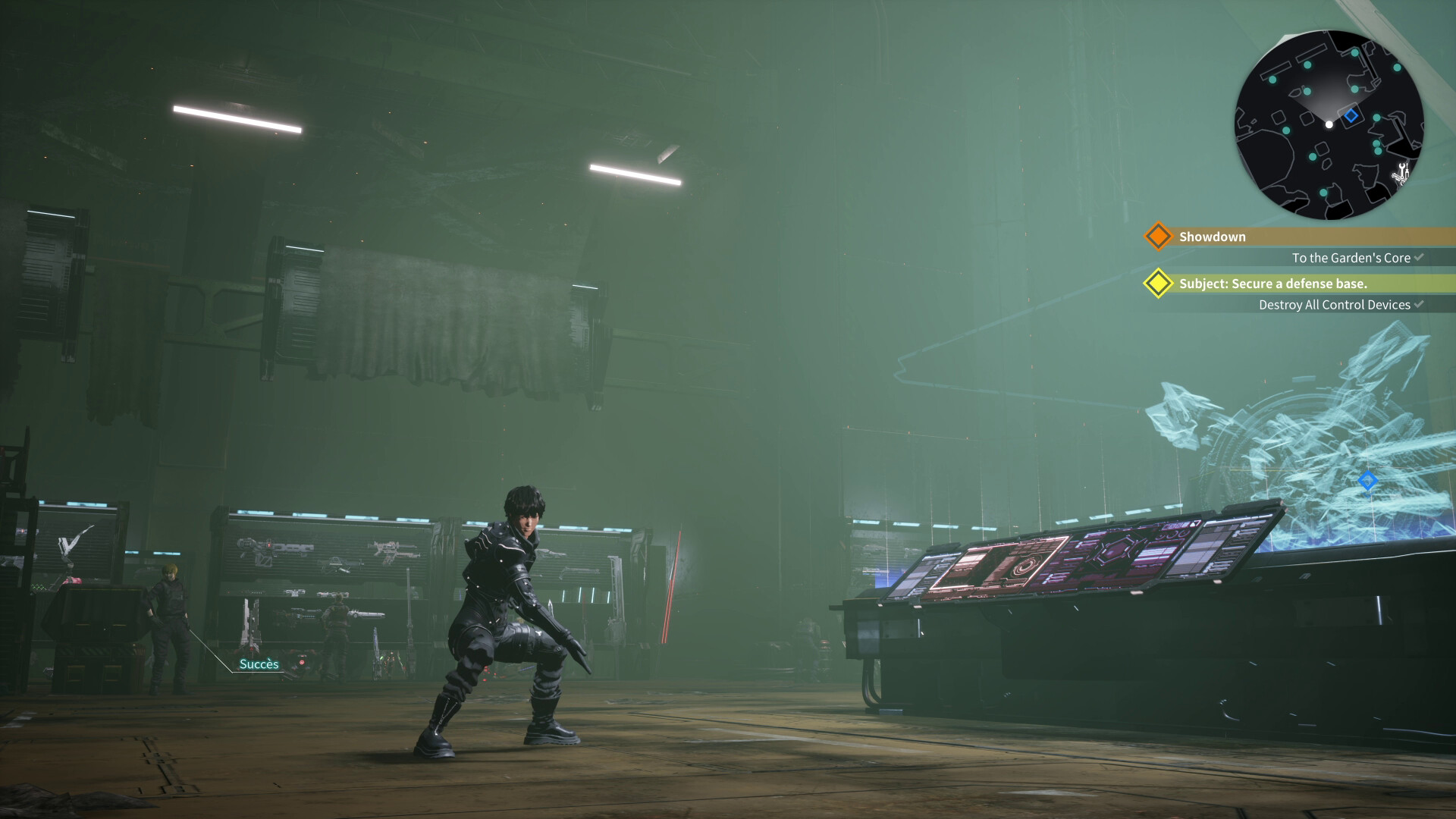
Task: Select the repair shop icon on the minimap
Action: [1402, 174]
